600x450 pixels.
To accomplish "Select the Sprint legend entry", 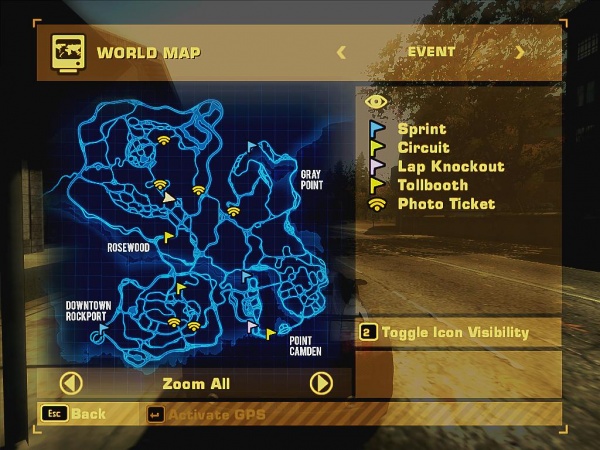I will [x=421, y=129].
